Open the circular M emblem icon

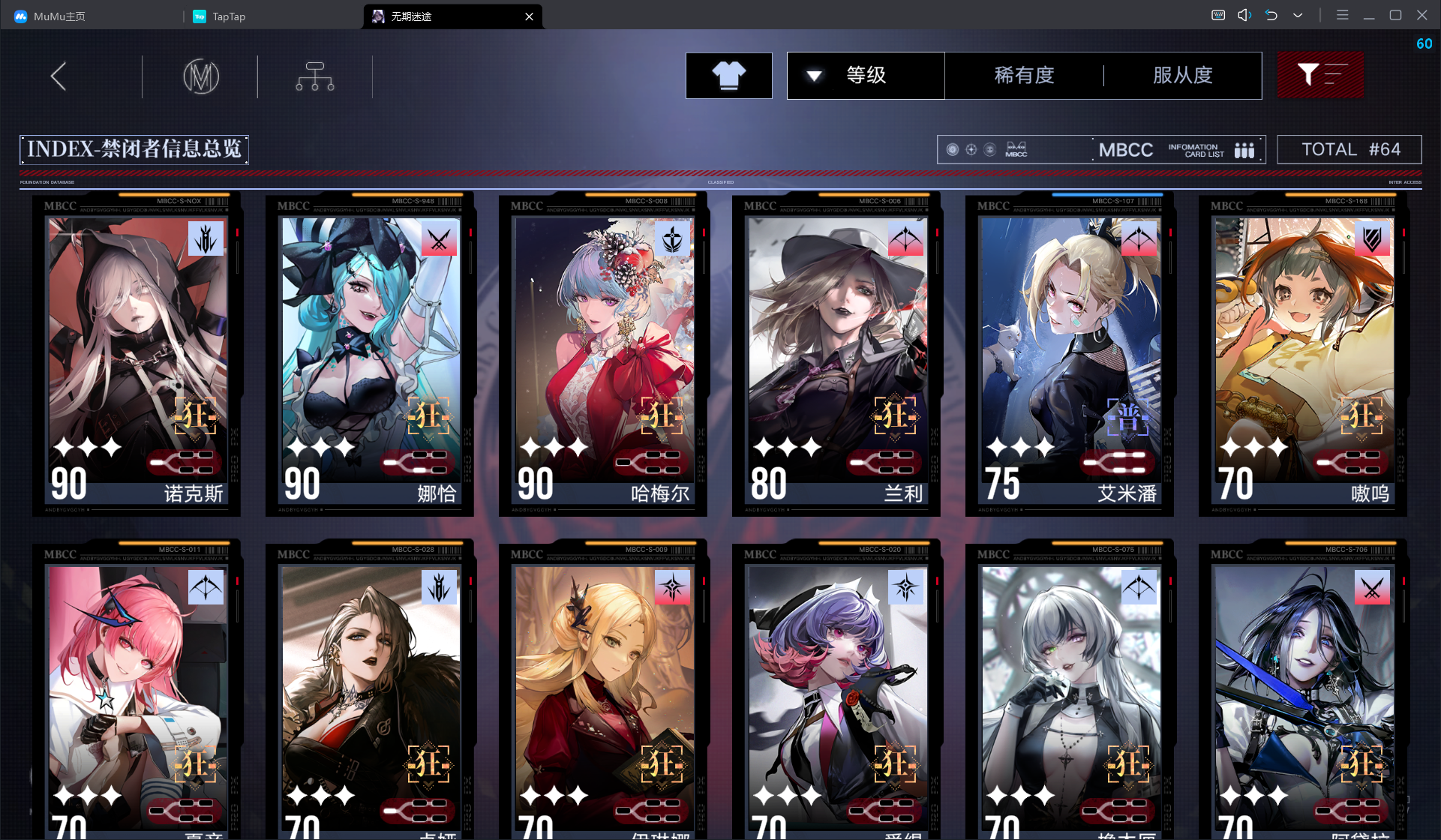(200, 76)
